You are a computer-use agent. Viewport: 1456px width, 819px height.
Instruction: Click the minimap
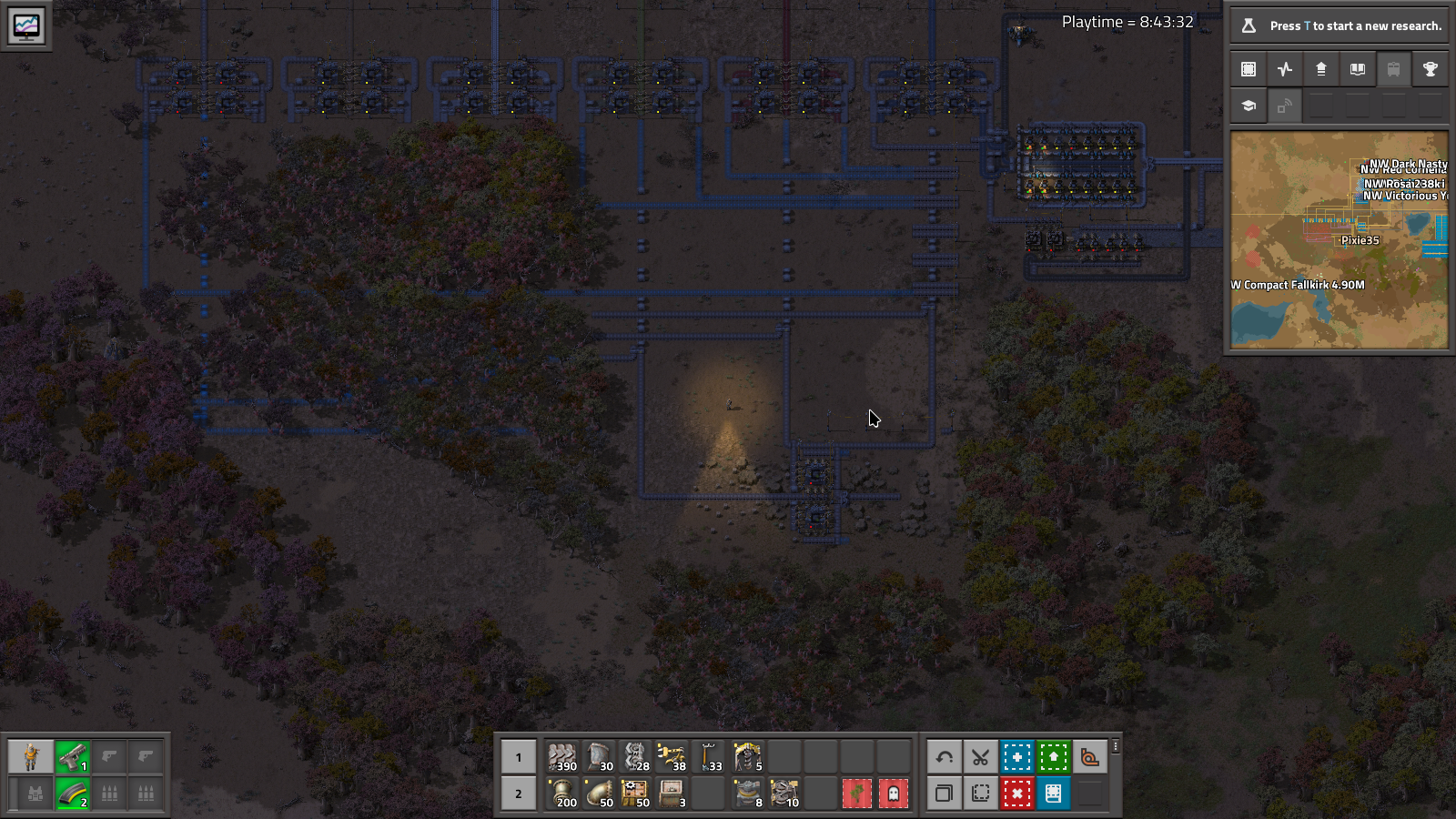pos(1339,240)
